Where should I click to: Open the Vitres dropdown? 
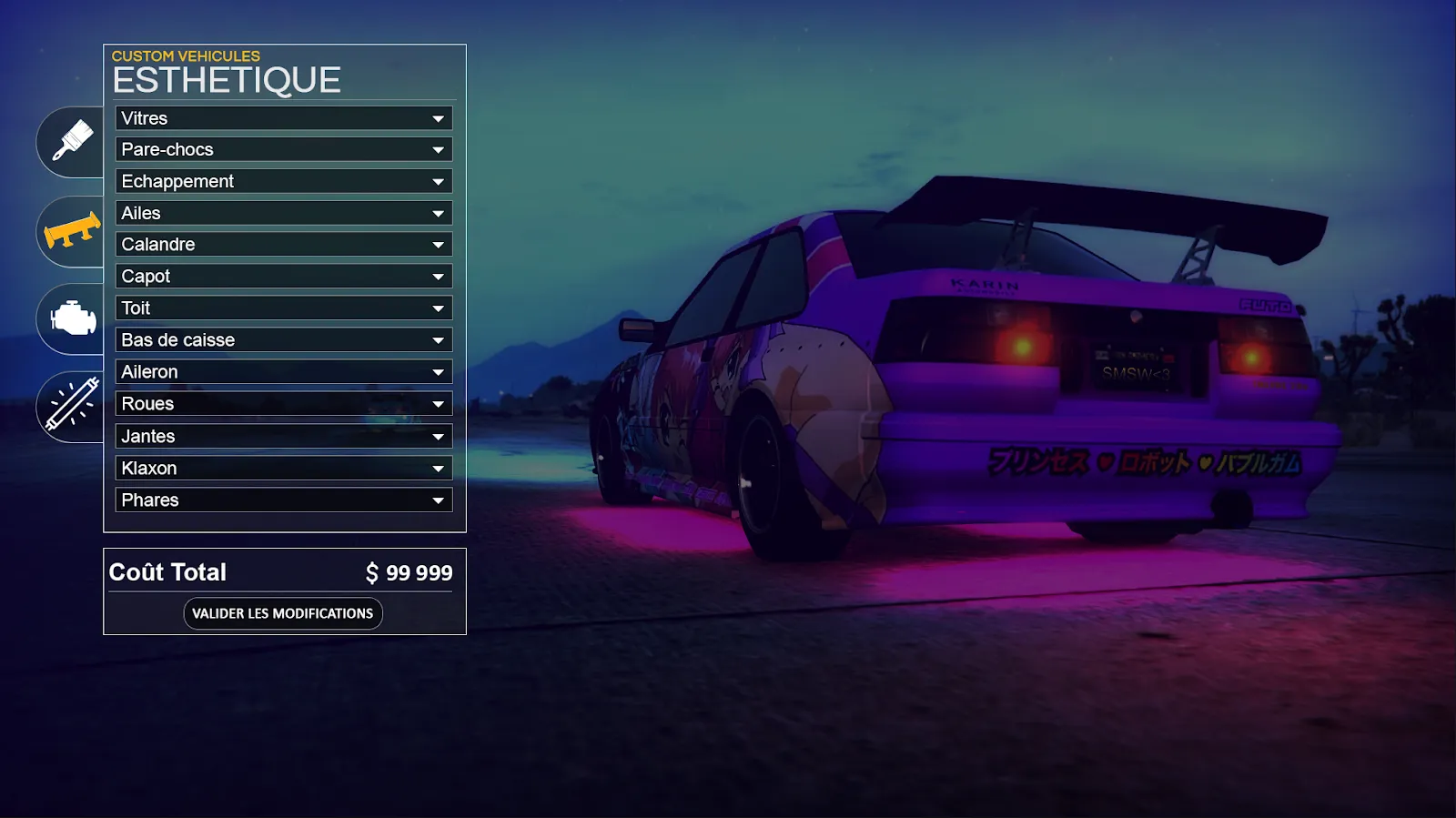284,118
